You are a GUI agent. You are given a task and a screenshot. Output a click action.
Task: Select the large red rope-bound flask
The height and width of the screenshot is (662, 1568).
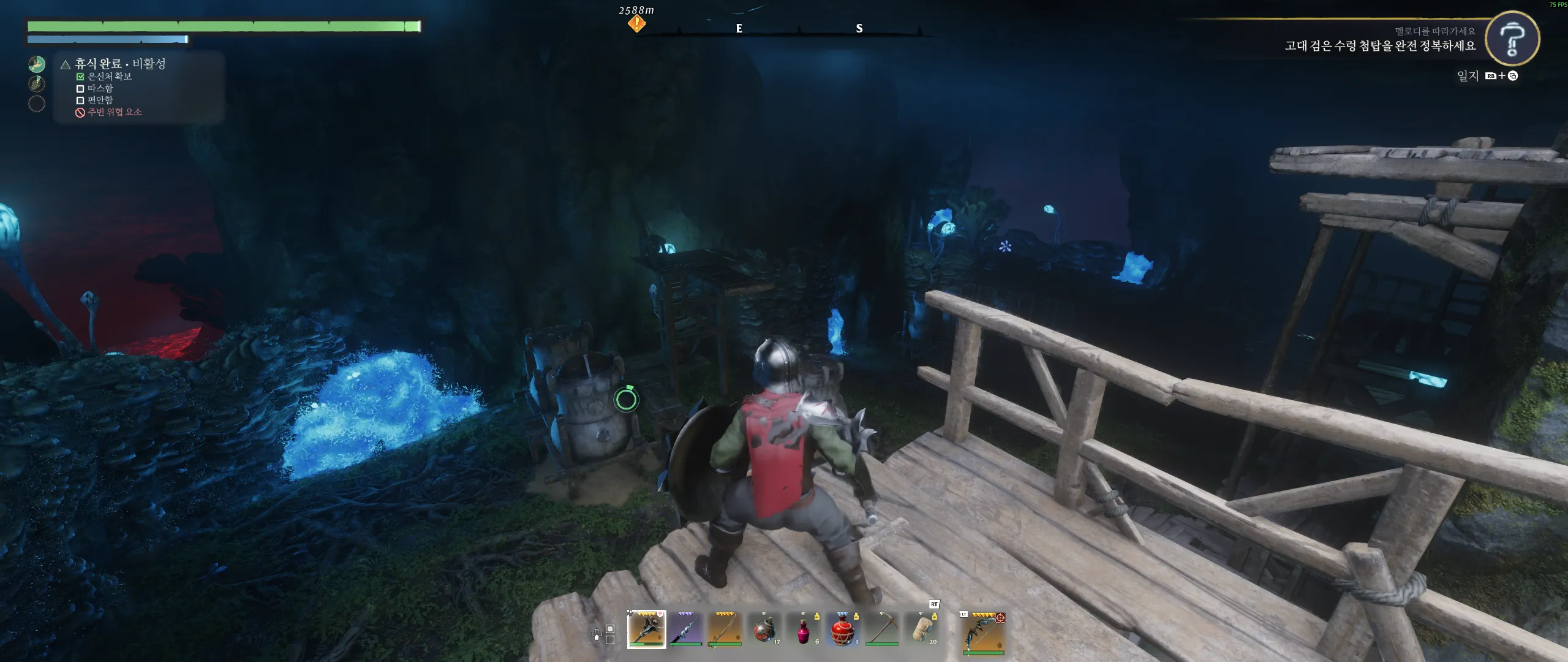click(x=842, y=629)
